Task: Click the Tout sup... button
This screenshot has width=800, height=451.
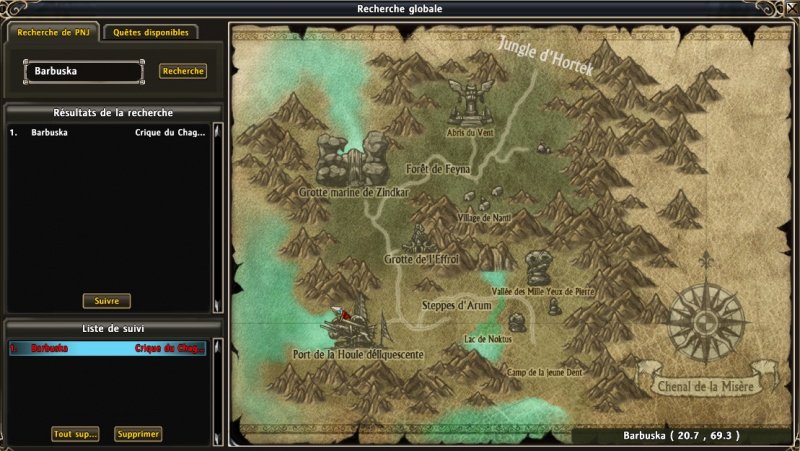Action: pos(76,434)
